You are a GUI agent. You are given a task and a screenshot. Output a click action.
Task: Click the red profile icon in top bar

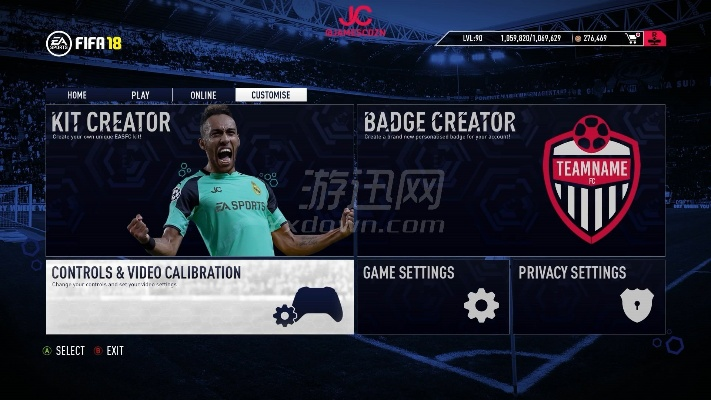[x=653, y=39]
